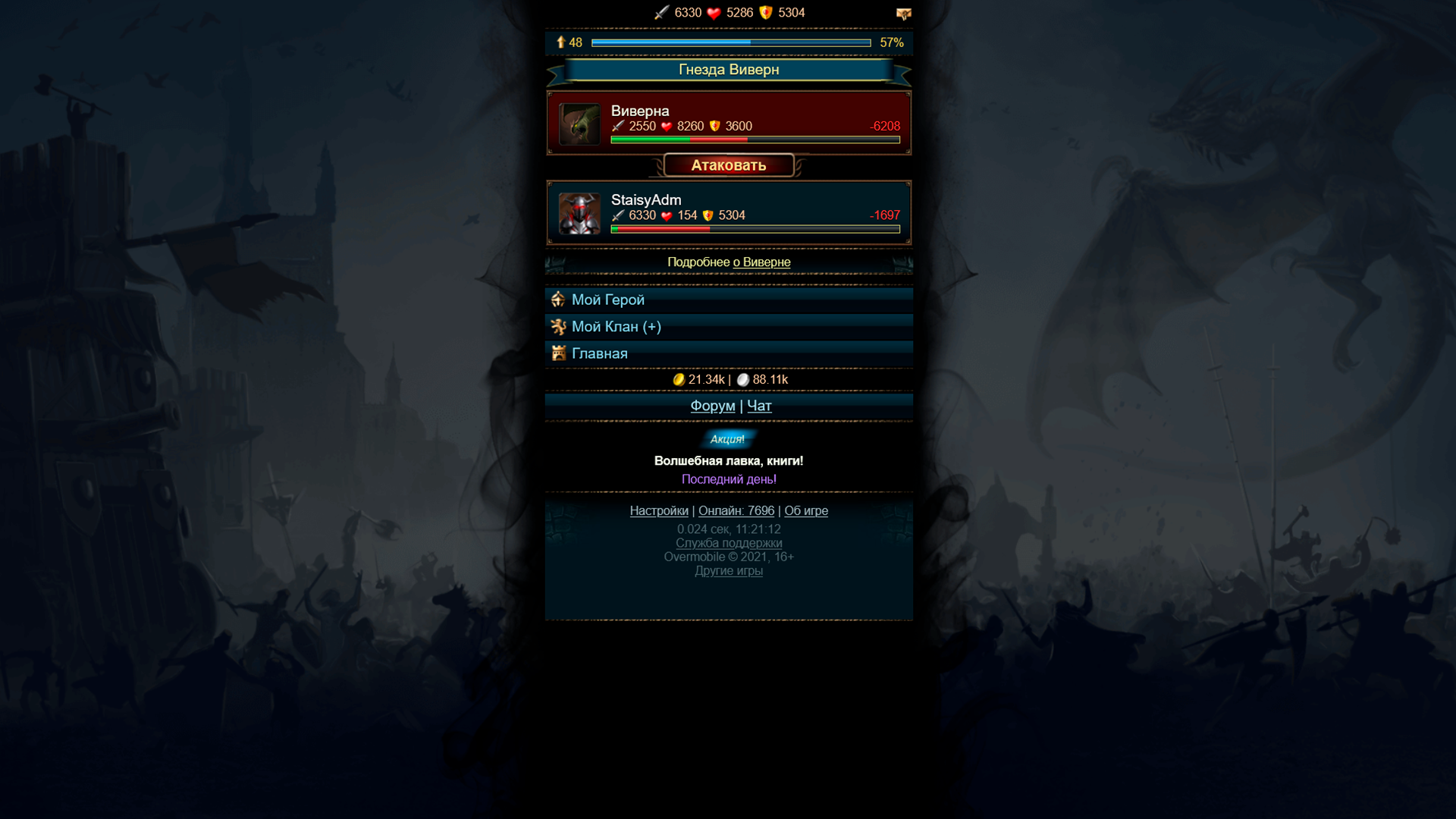This screenshot has height=819, width=1456.
Task: Click the level-up arrow next to 48
Action: 562,42
